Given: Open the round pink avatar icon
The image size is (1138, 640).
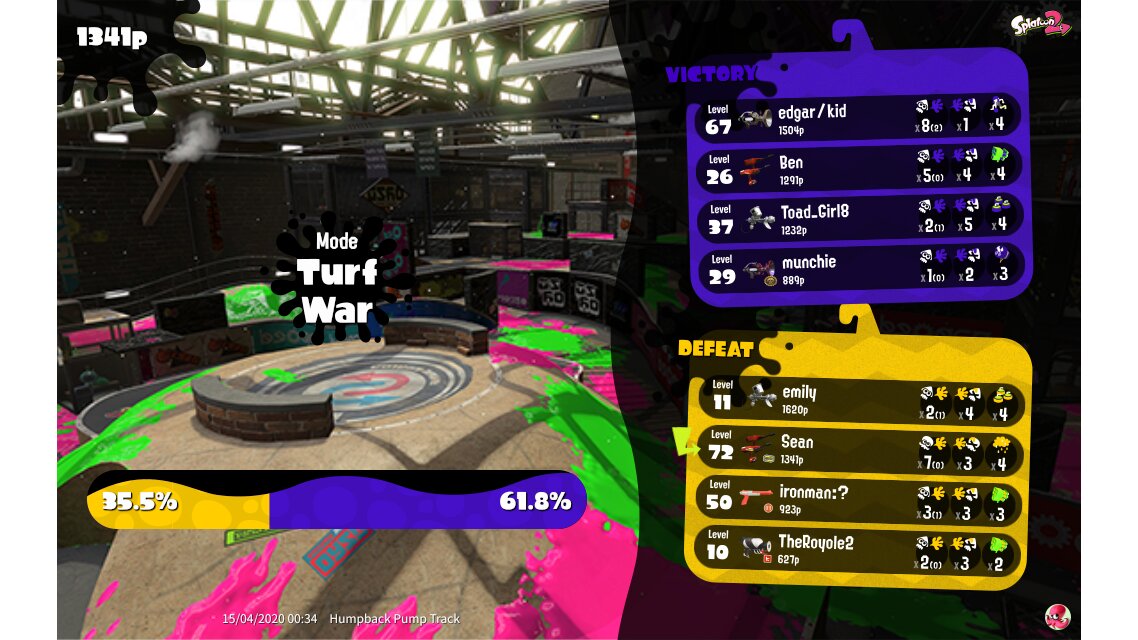Looking at the screenshot, I should pos(1057,616).
